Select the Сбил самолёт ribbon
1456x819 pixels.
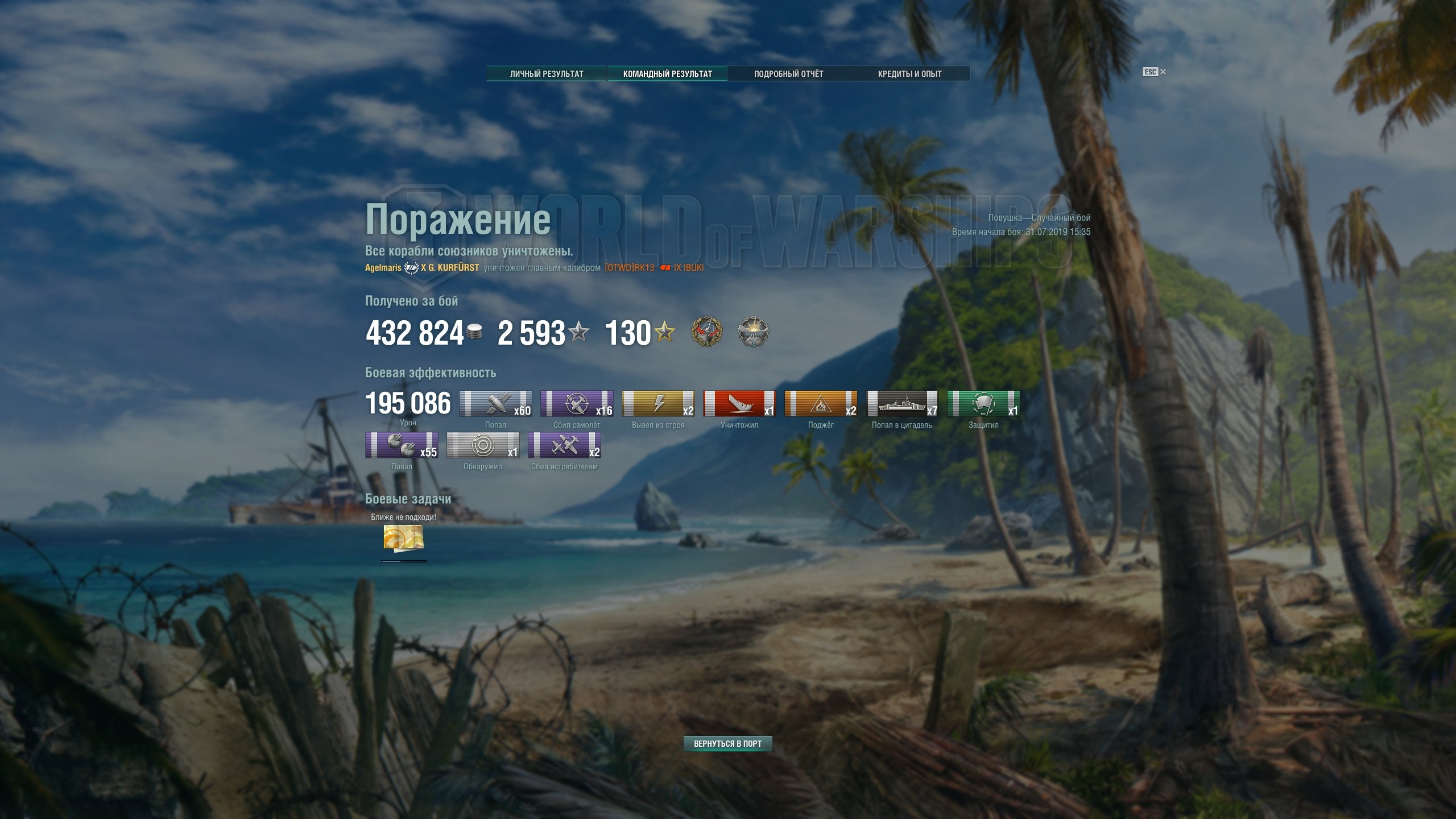[x=577, y=403]
